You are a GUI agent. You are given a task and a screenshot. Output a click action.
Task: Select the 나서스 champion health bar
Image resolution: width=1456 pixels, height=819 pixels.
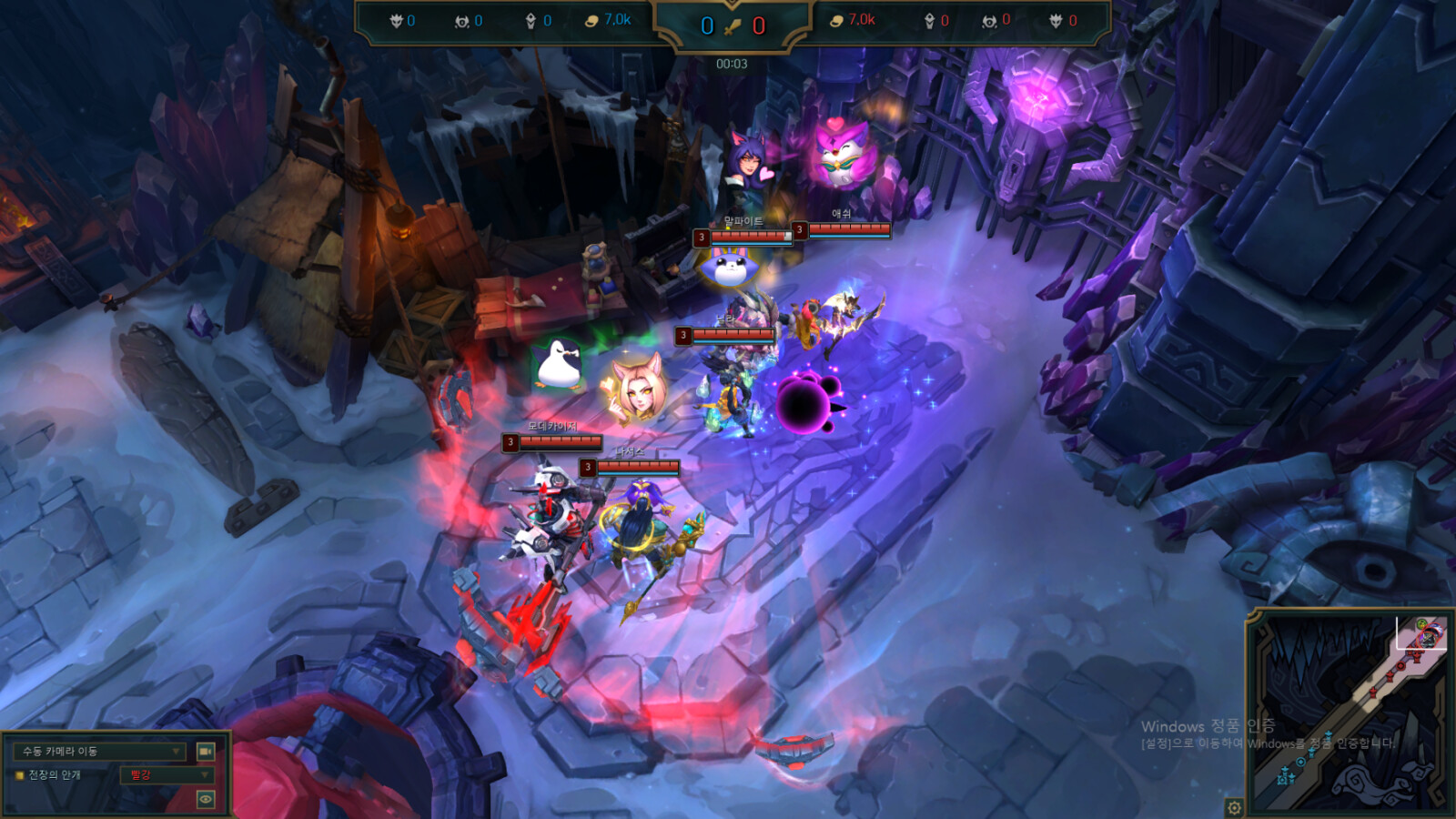click(637, 468)
